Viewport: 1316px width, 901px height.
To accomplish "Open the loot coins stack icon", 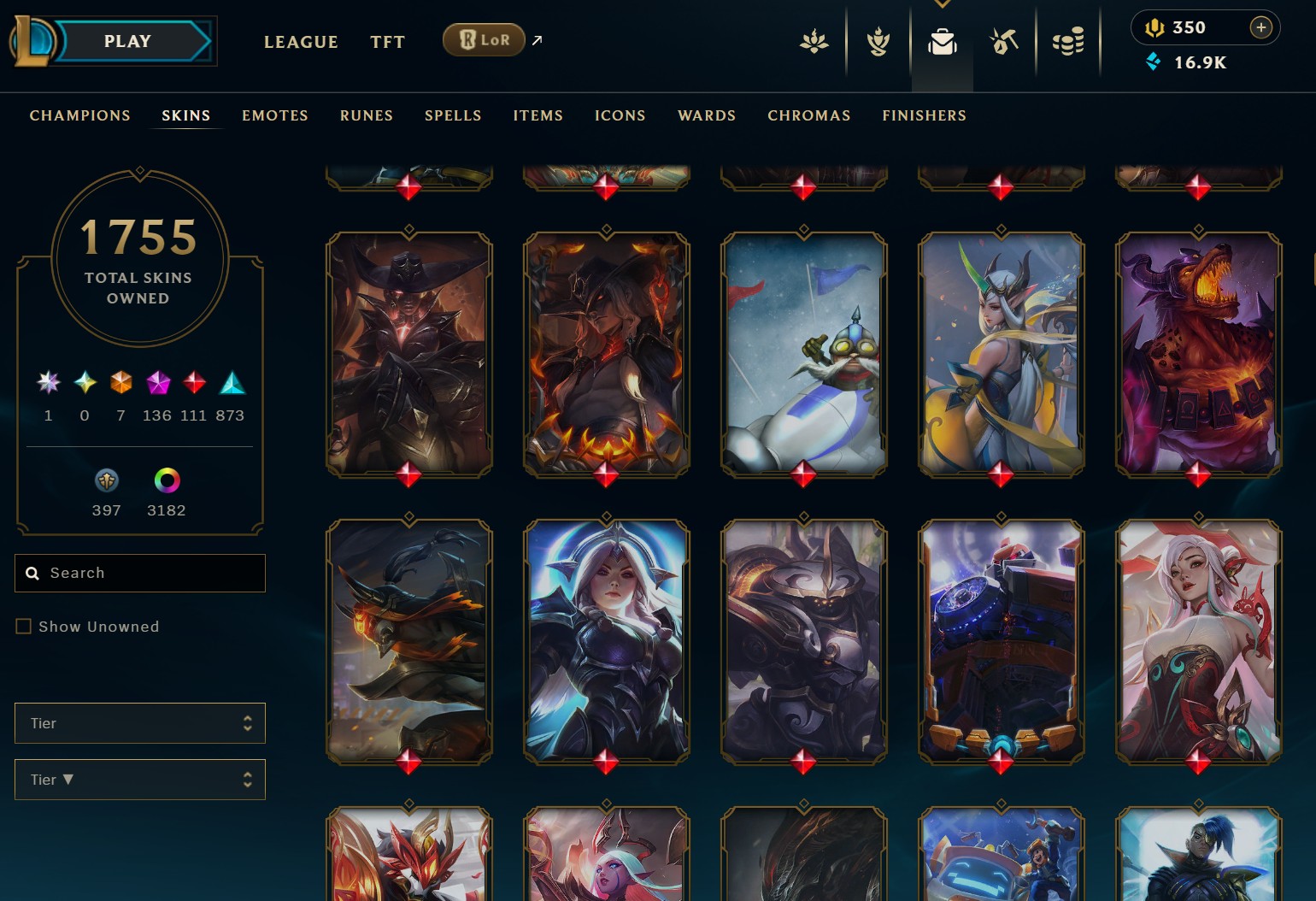I will tap(1068, 41).
